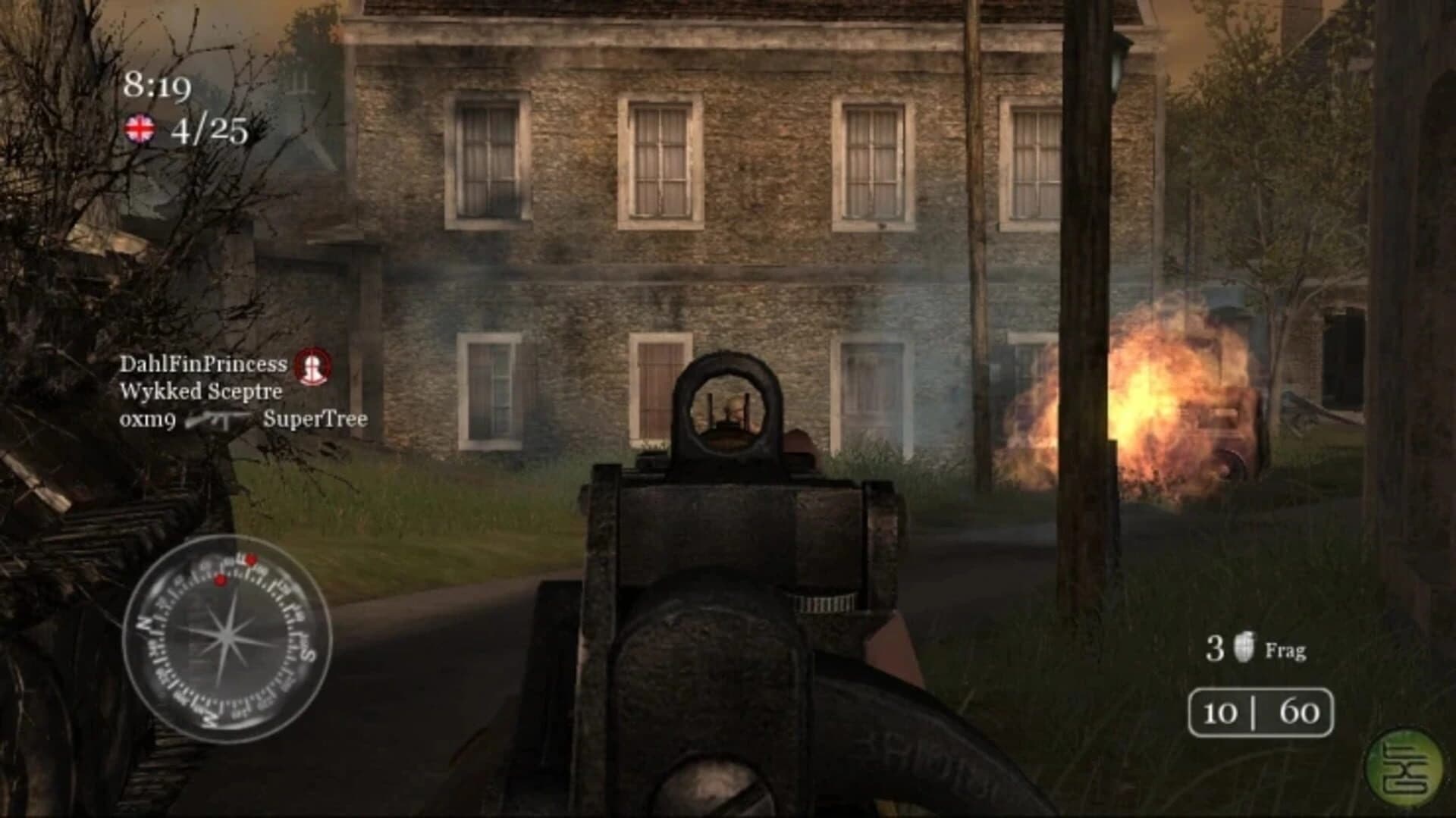
Task: Click the player name DahlFinPrincess
Action: pos(202,363)
